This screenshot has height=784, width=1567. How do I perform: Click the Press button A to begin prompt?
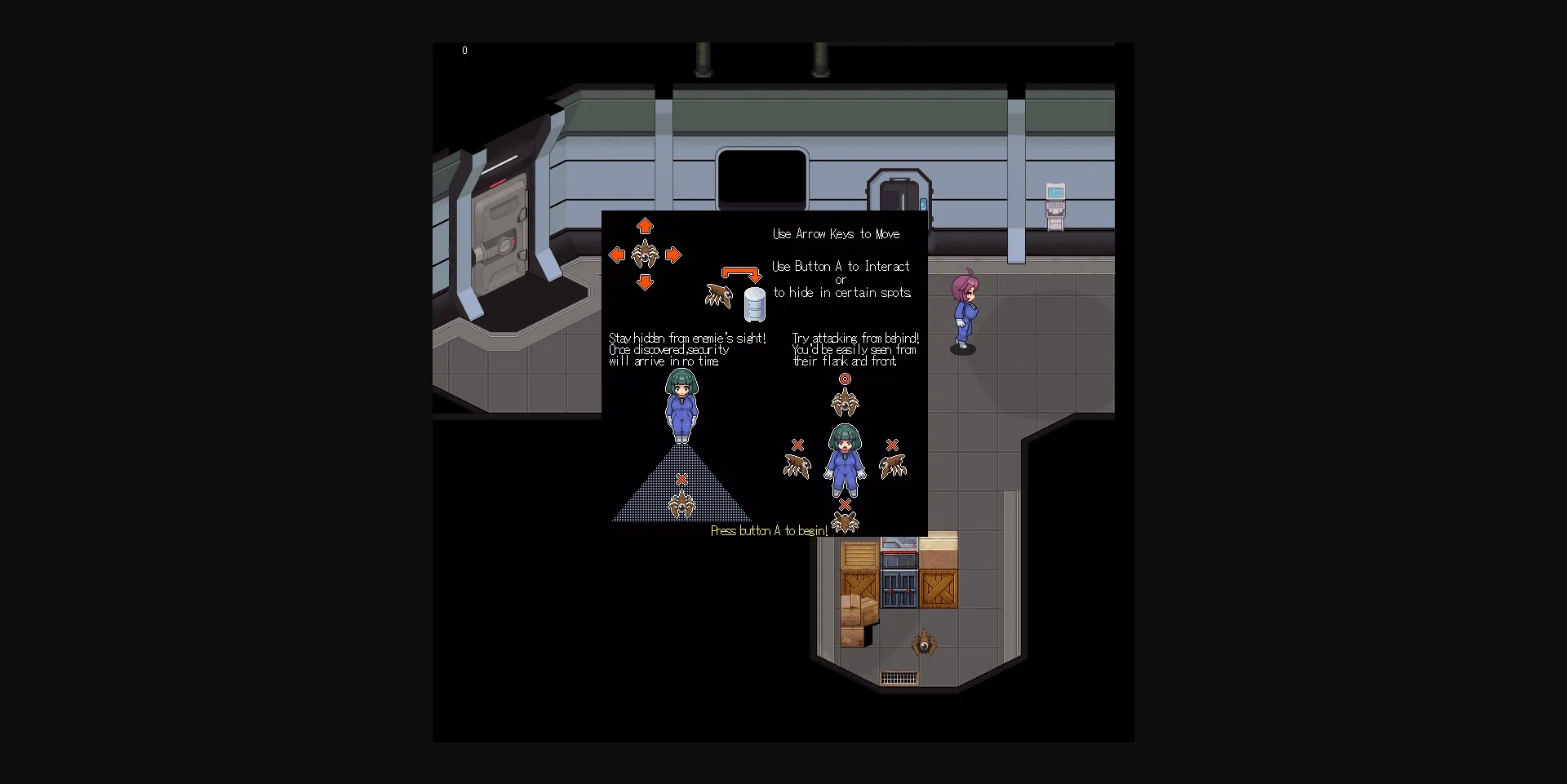click(x=770, y=530)
